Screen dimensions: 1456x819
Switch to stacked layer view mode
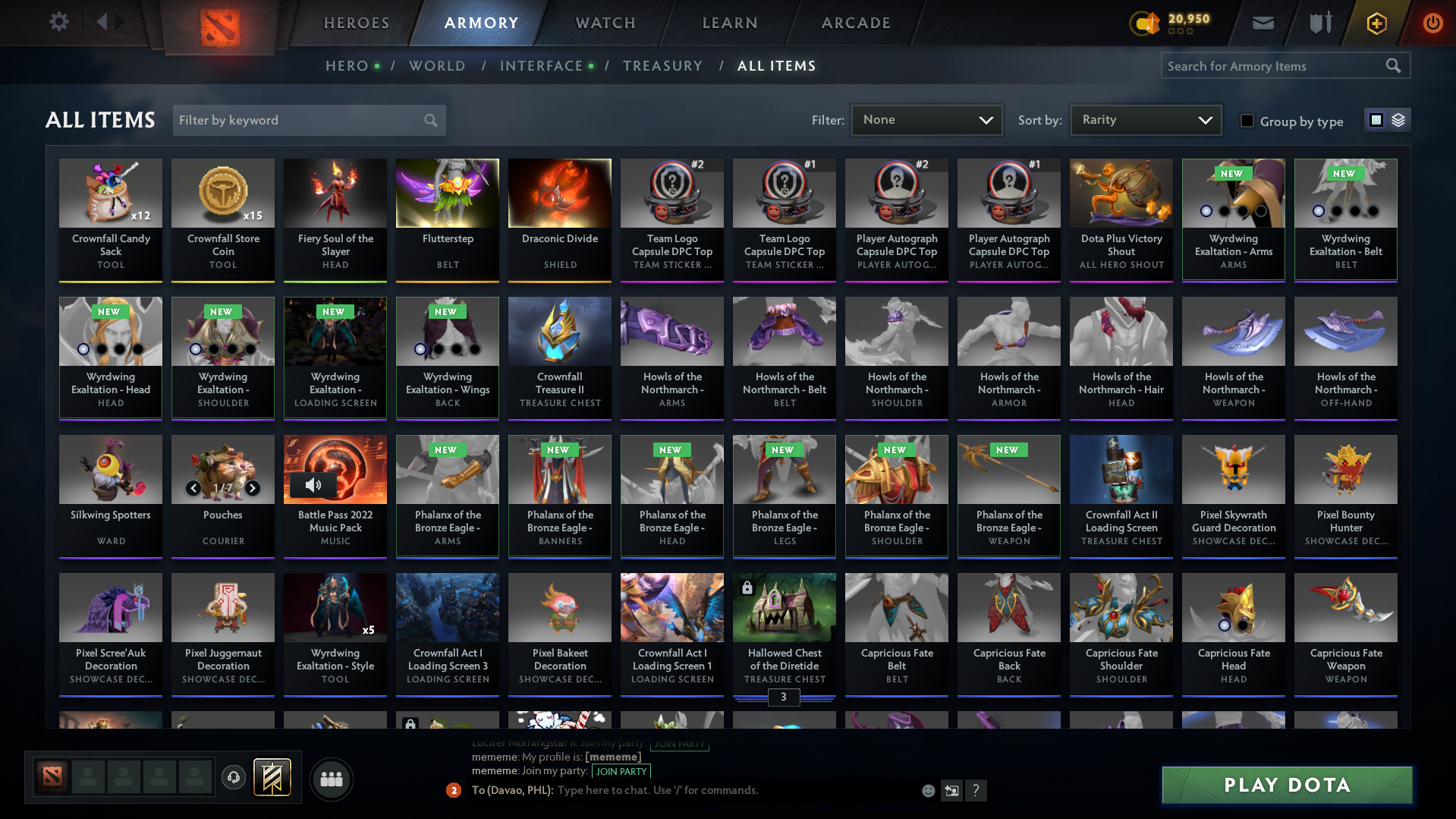coord(1398,120)
